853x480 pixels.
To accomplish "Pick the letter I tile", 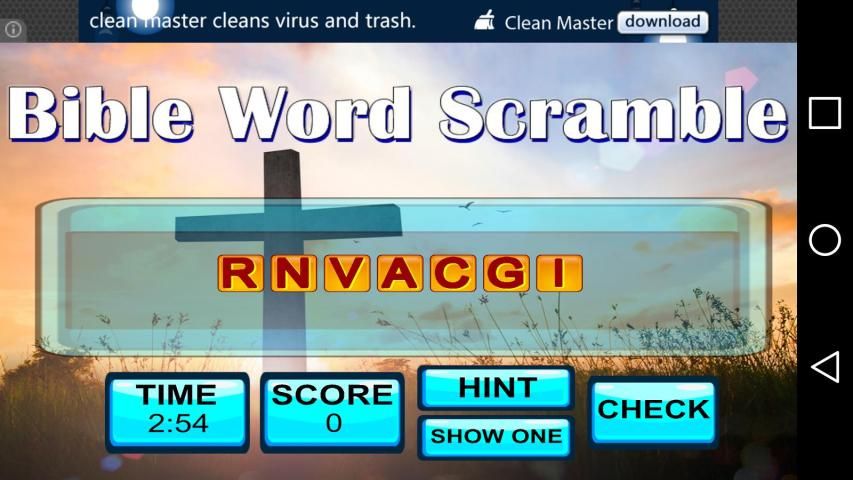I will pos(558,273).
